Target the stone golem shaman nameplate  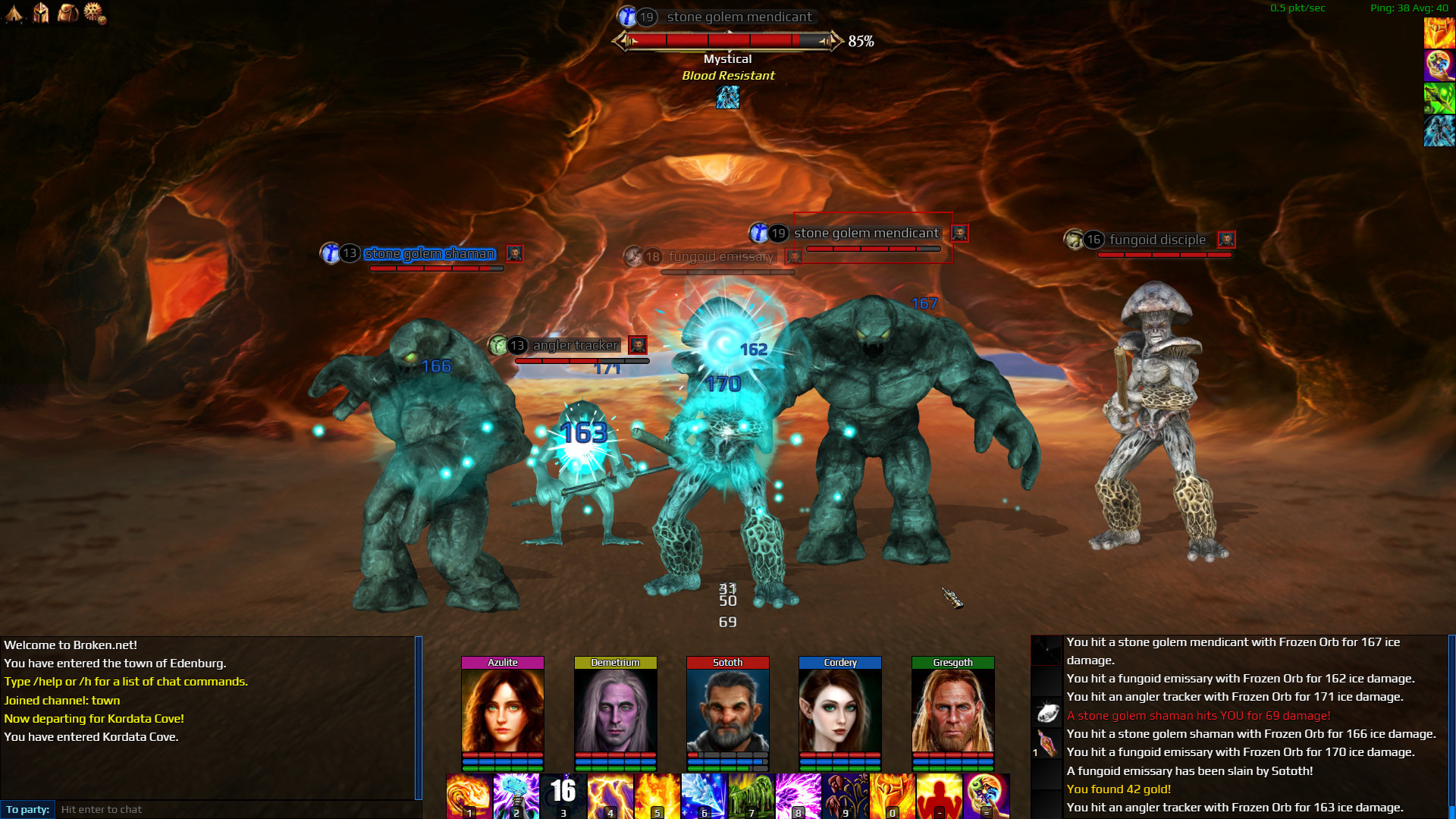click(429, 253)
